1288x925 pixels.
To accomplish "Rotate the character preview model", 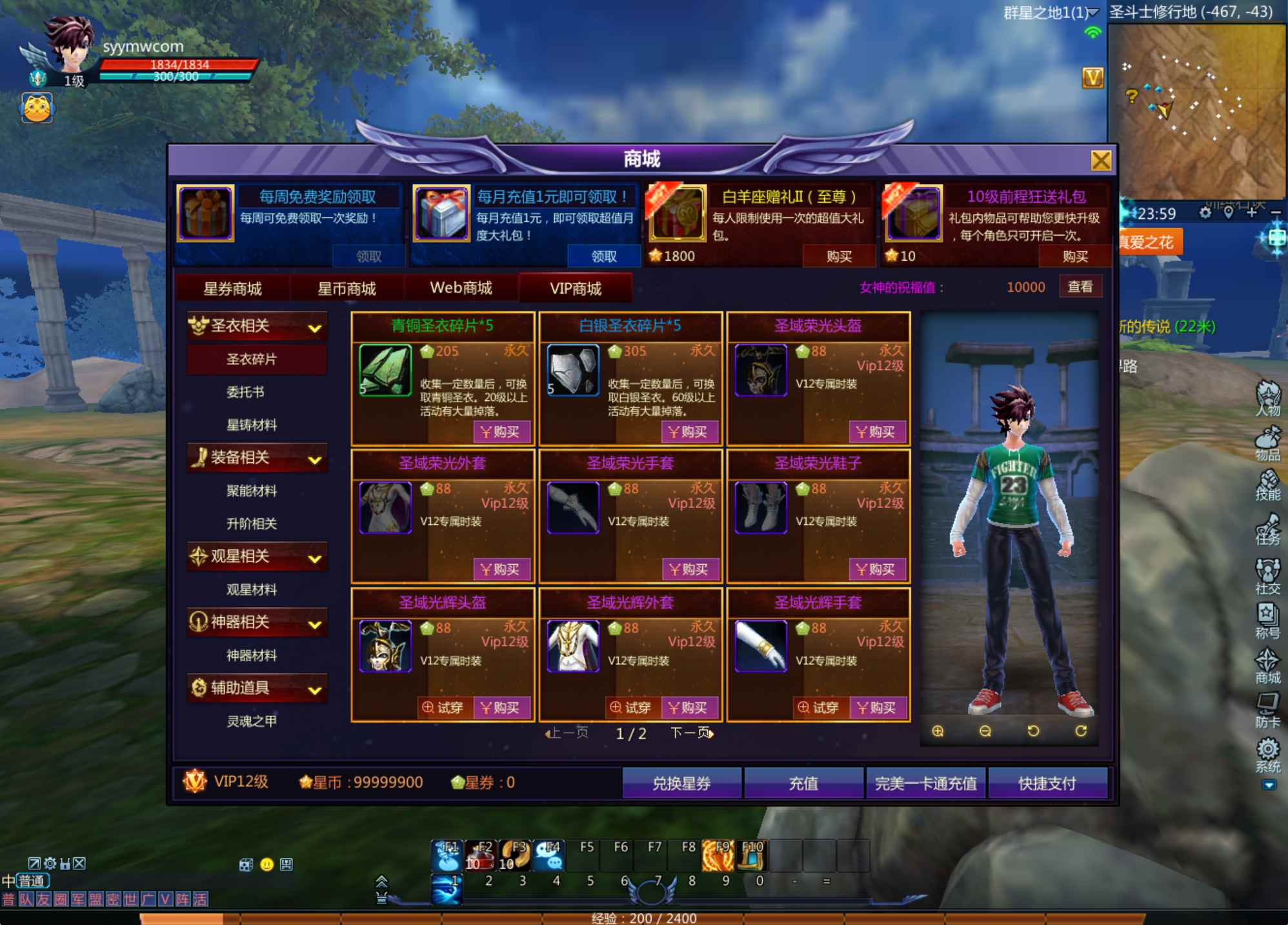I will [x=1033, y=731].
